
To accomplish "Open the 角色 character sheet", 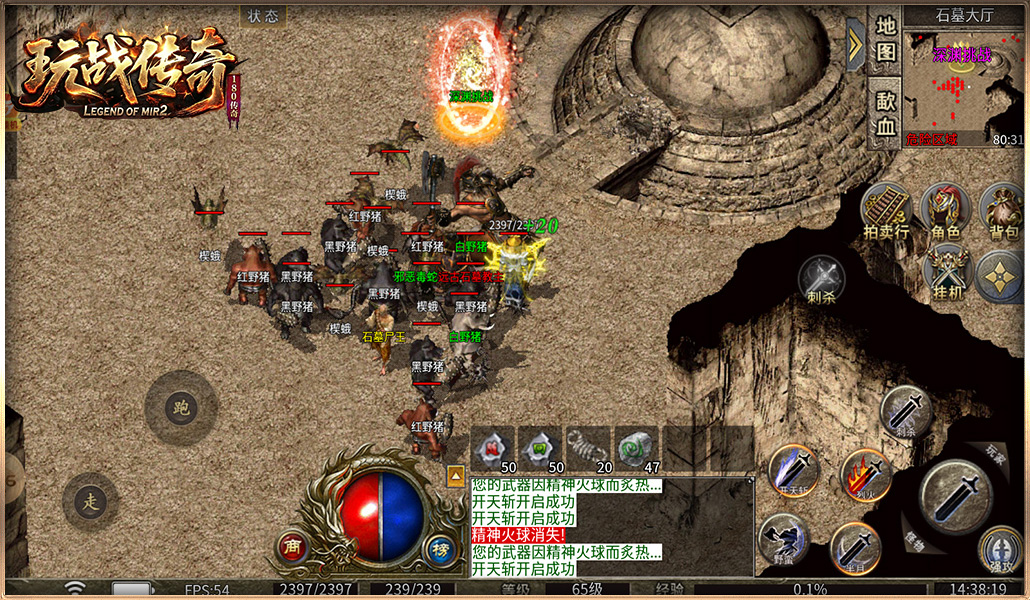I will (x=946, y=211).
